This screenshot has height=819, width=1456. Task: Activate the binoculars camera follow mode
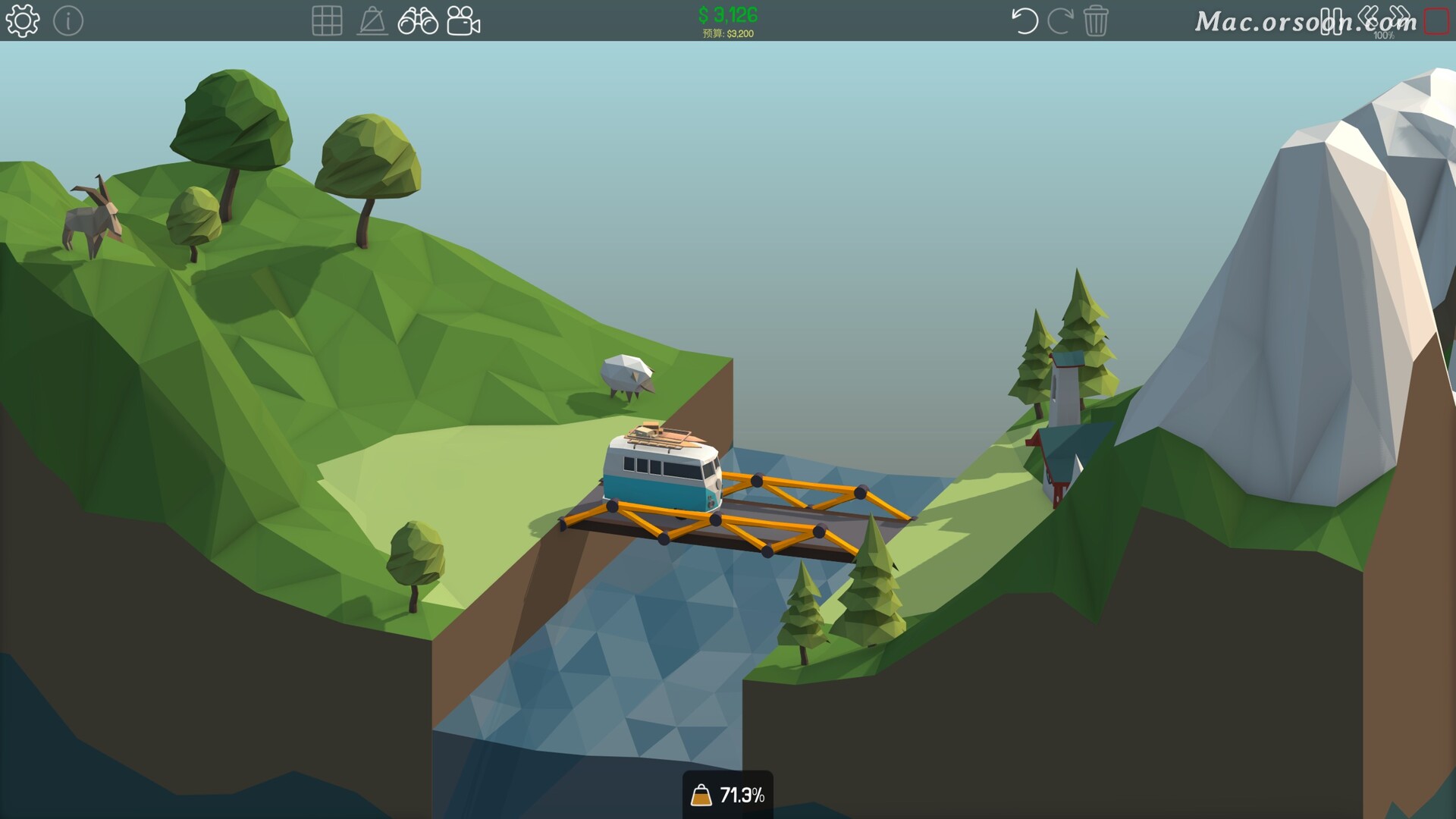tap(418, 20)
